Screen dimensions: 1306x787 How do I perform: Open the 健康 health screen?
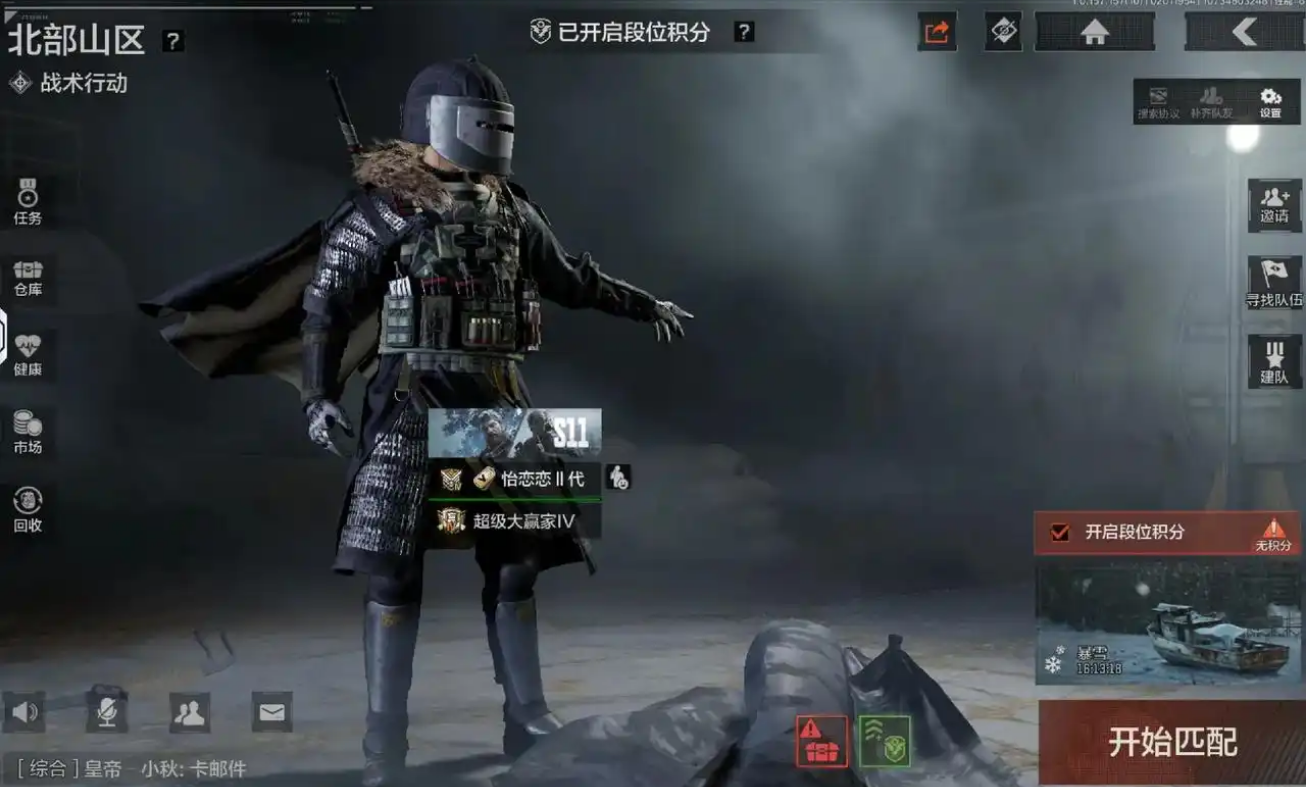(x=28, y=355)
